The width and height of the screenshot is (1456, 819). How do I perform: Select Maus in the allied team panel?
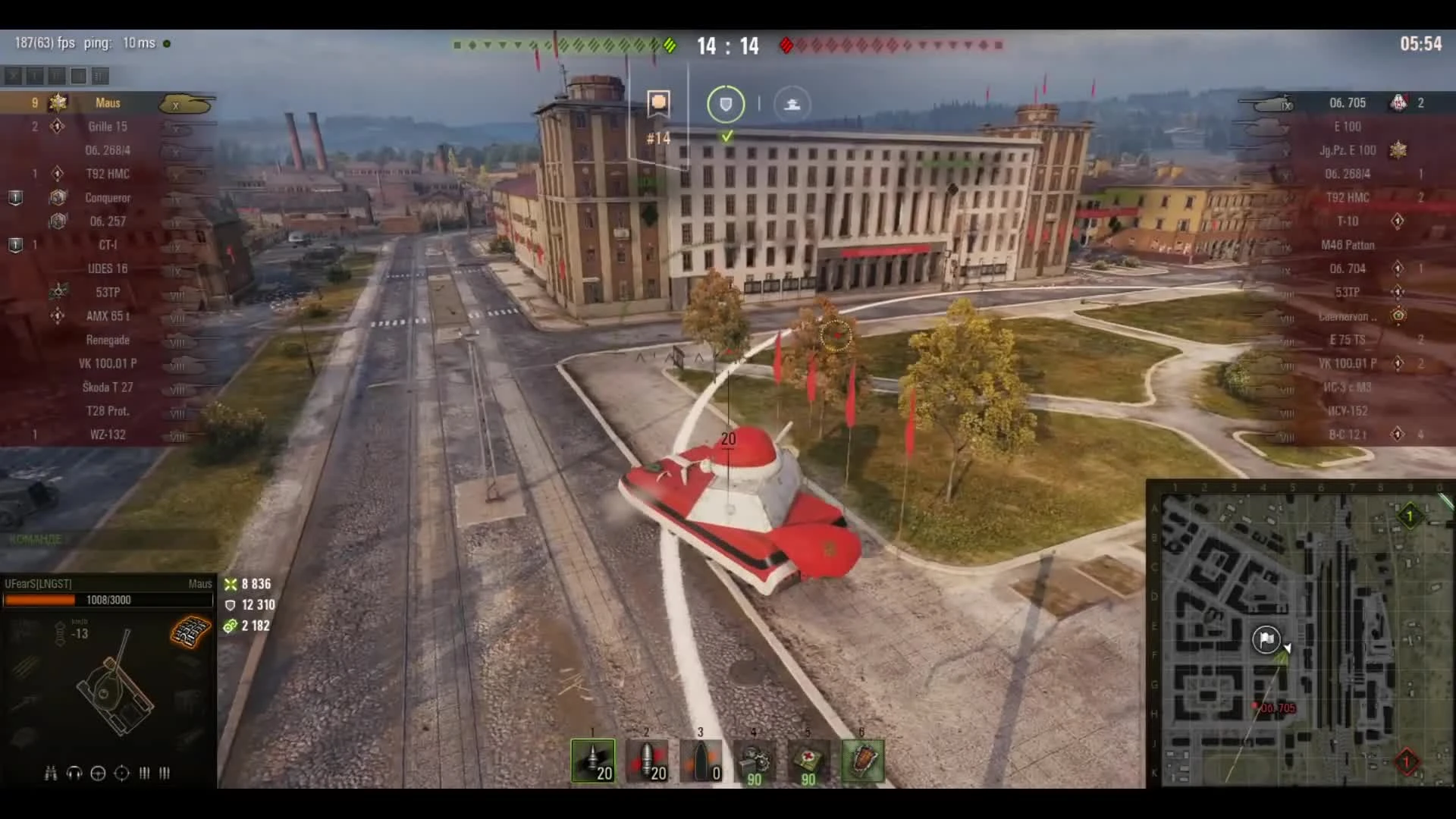108,102
